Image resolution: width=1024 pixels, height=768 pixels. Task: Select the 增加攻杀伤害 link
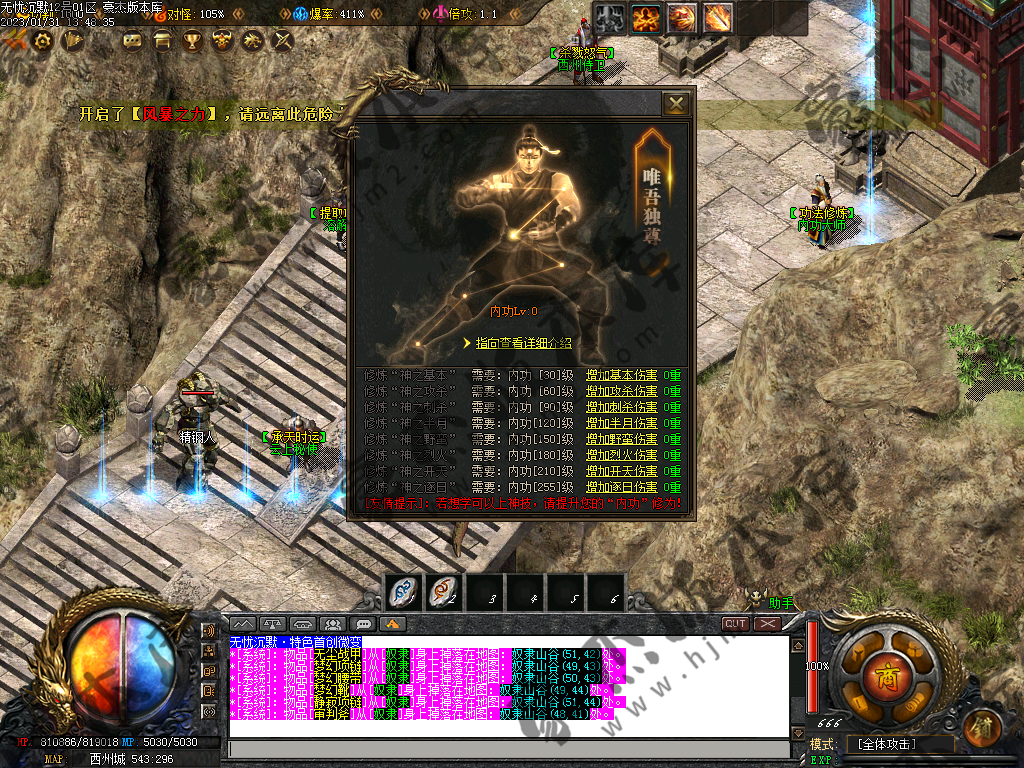(x=621, y=392)
